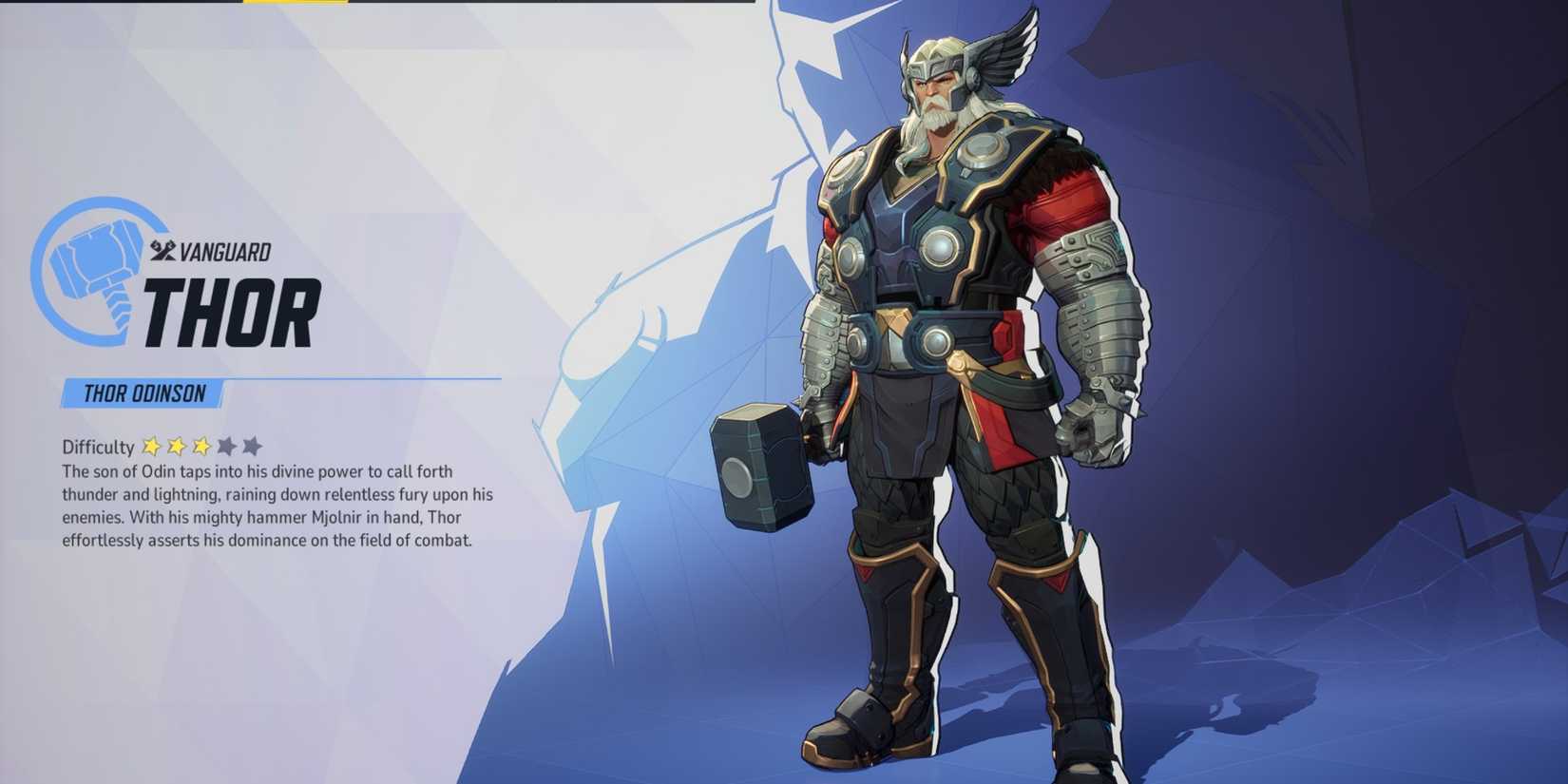This screenshot has height=784, width=1568.
Task: Expand the hero description text block
Action: [276, 508]
